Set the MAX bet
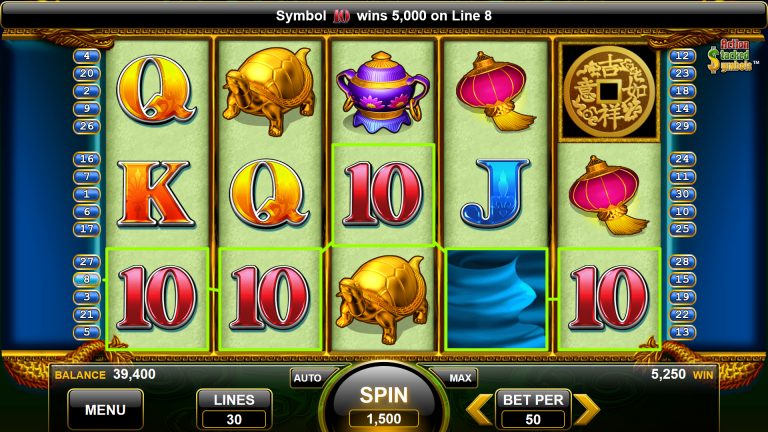Viewport: 768px width, 432px height. 460,378
